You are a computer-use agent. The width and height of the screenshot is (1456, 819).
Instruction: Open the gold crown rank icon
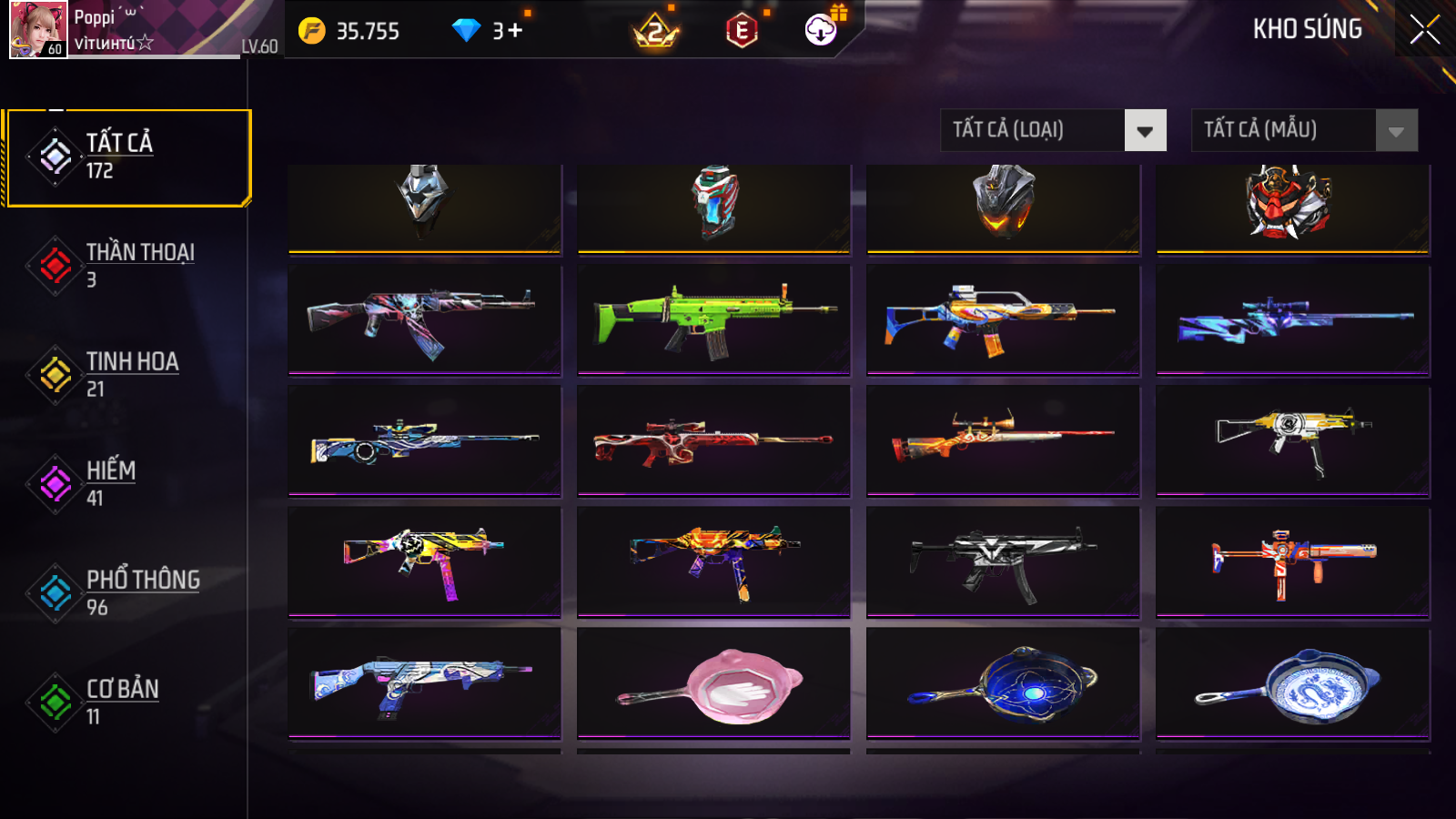[655, 32]
